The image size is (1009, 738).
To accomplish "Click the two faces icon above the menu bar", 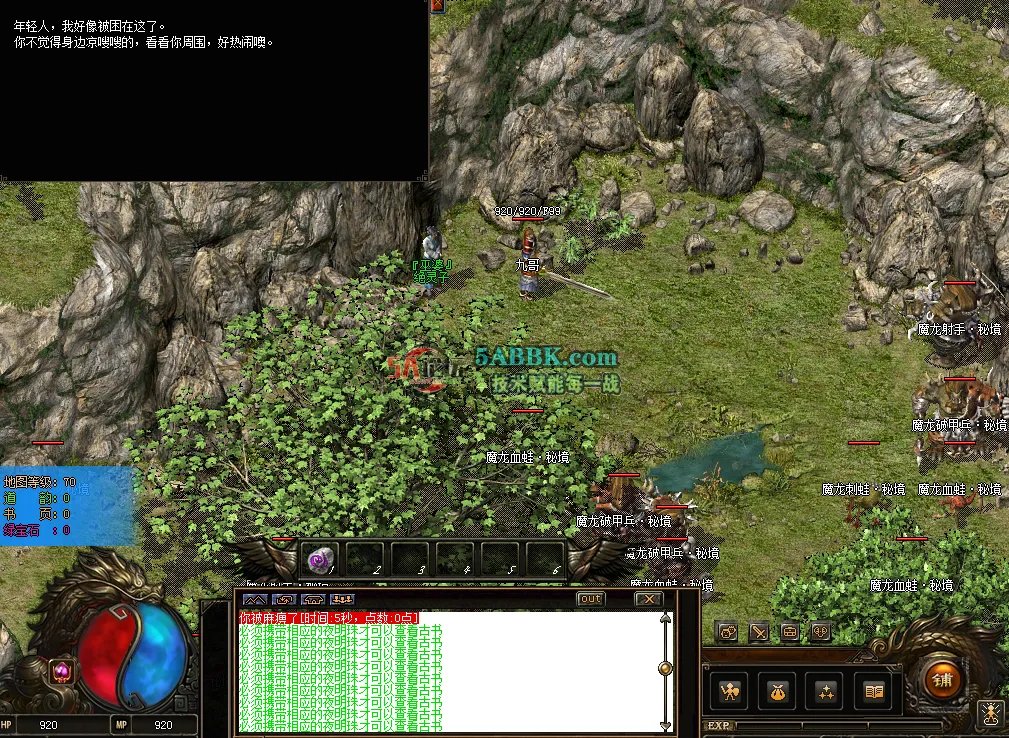I will [729, 632].
